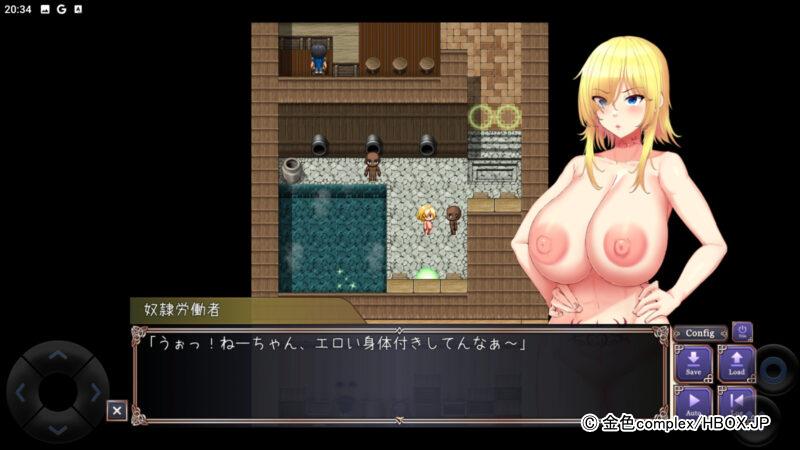The image size is (800, 450).
Task: Tap the left arrow on the virtual D-pad
Action: (x=20, y=392)
